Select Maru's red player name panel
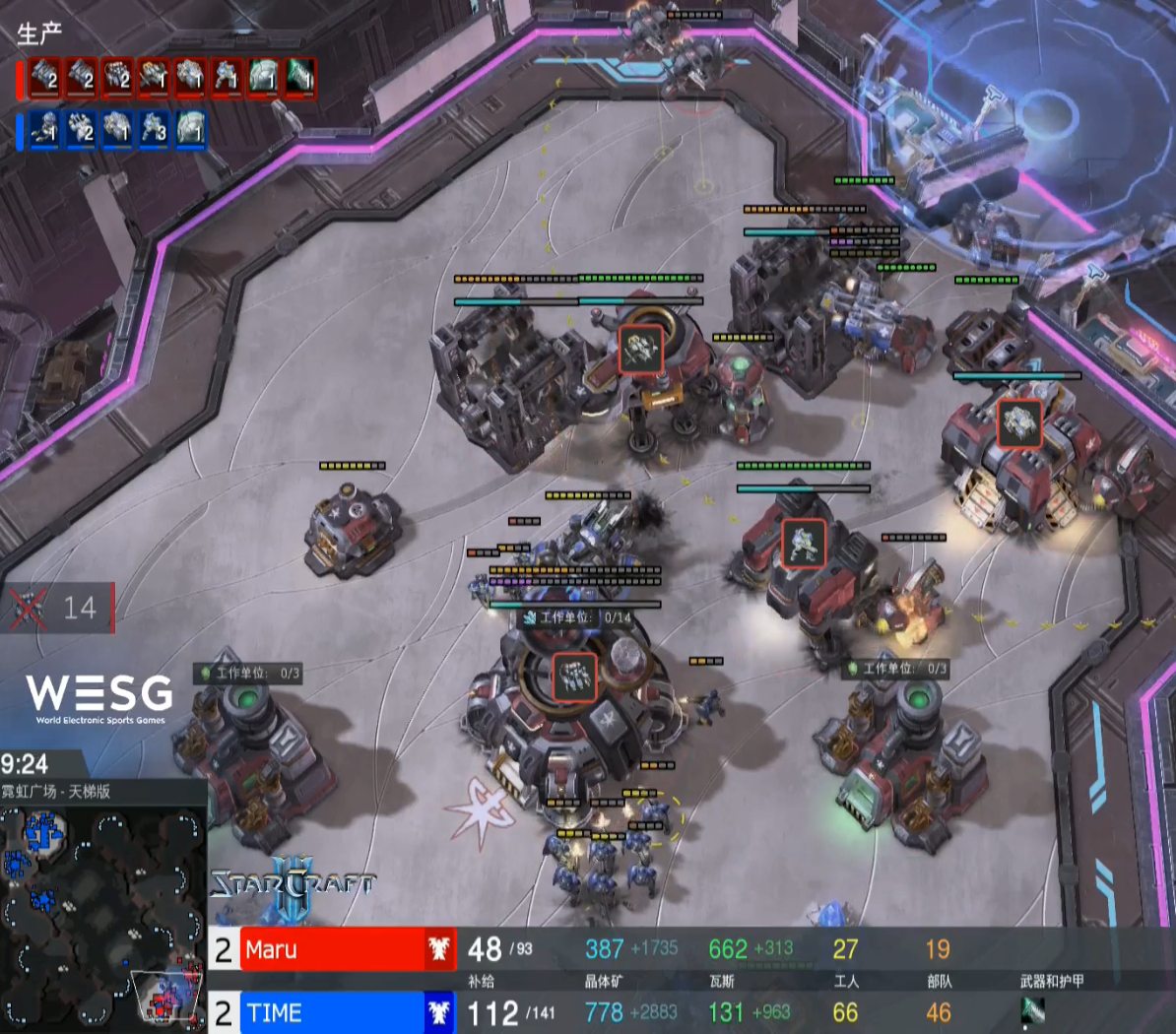 [332, 949]
